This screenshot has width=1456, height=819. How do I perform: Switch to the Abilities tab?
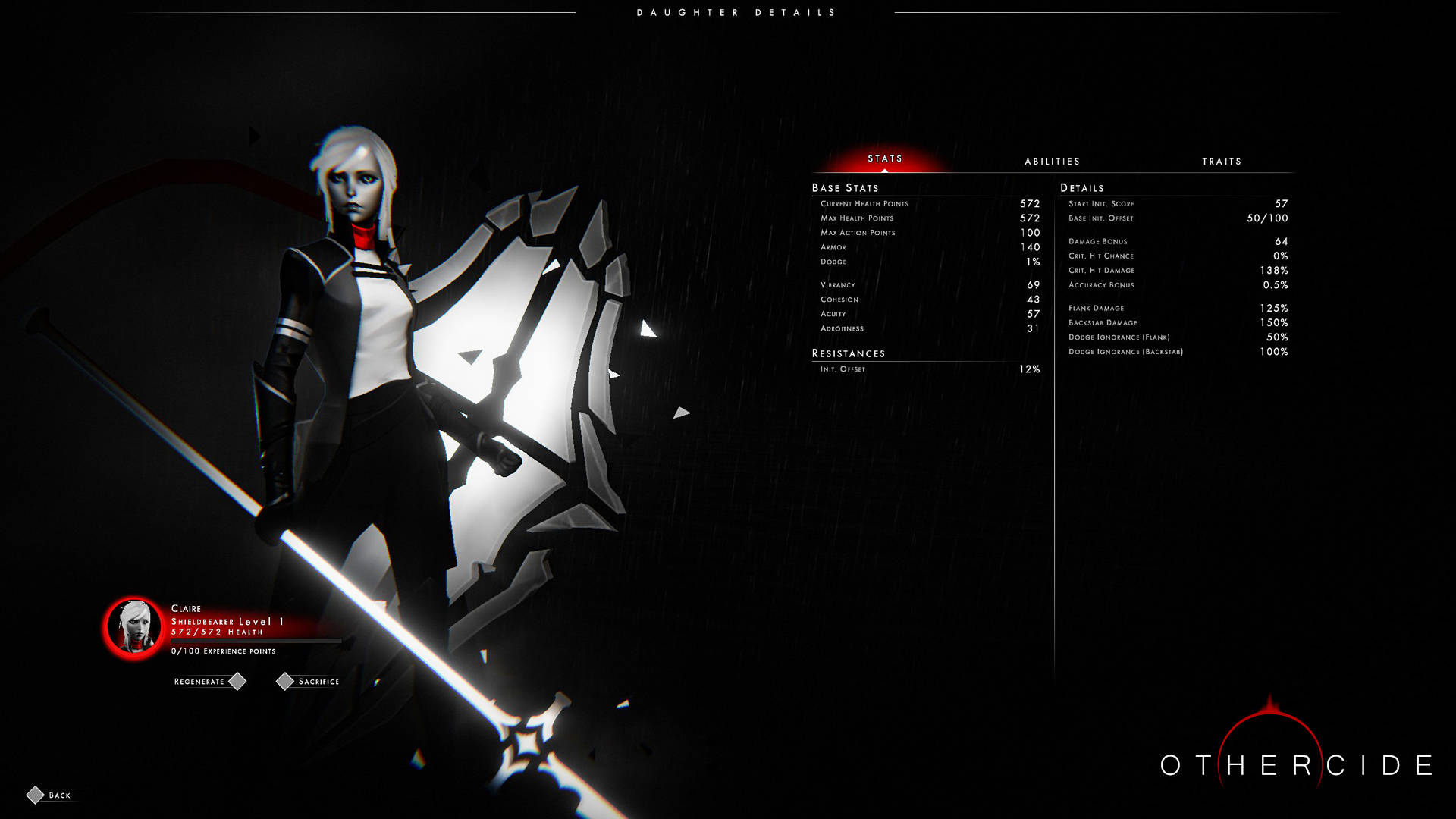pyautogui.click(x=1053, y=161)
